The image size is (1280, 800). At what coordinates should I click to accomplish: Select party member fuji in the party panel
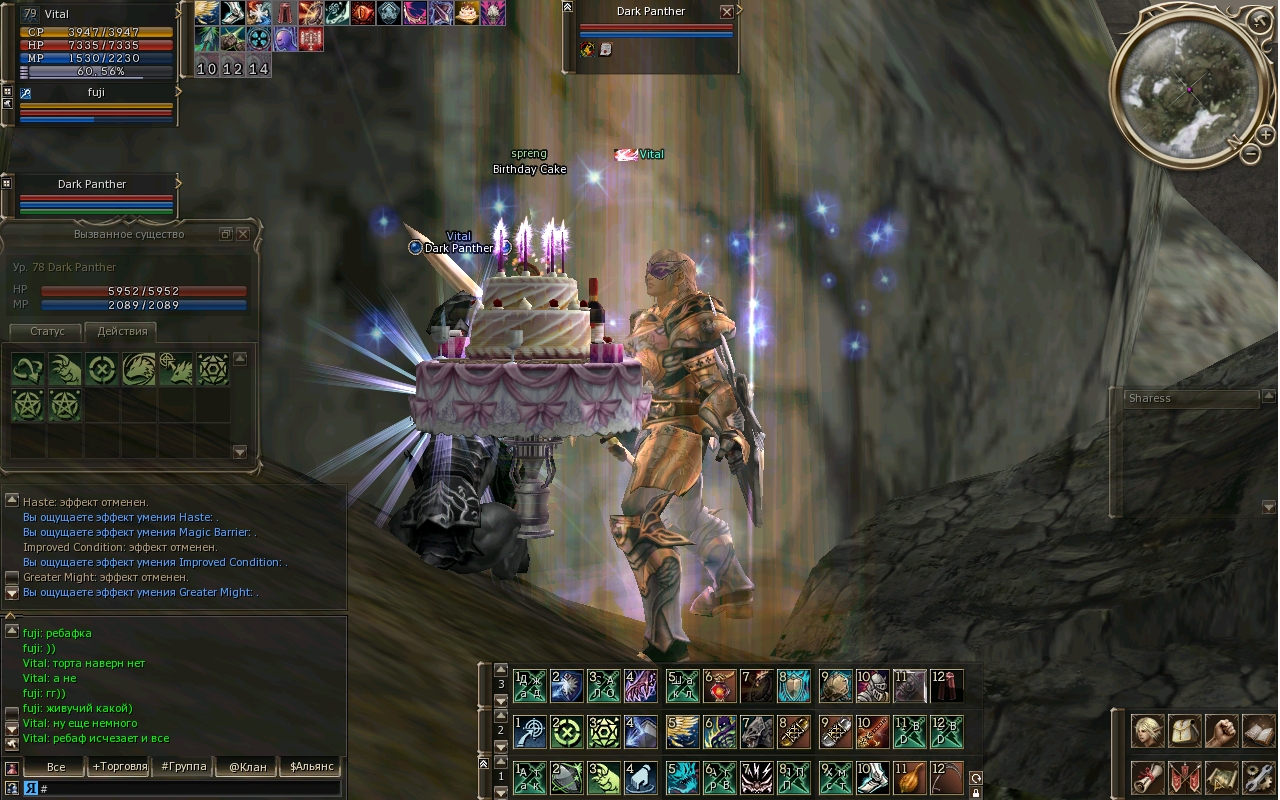click(x=95, y=93)
